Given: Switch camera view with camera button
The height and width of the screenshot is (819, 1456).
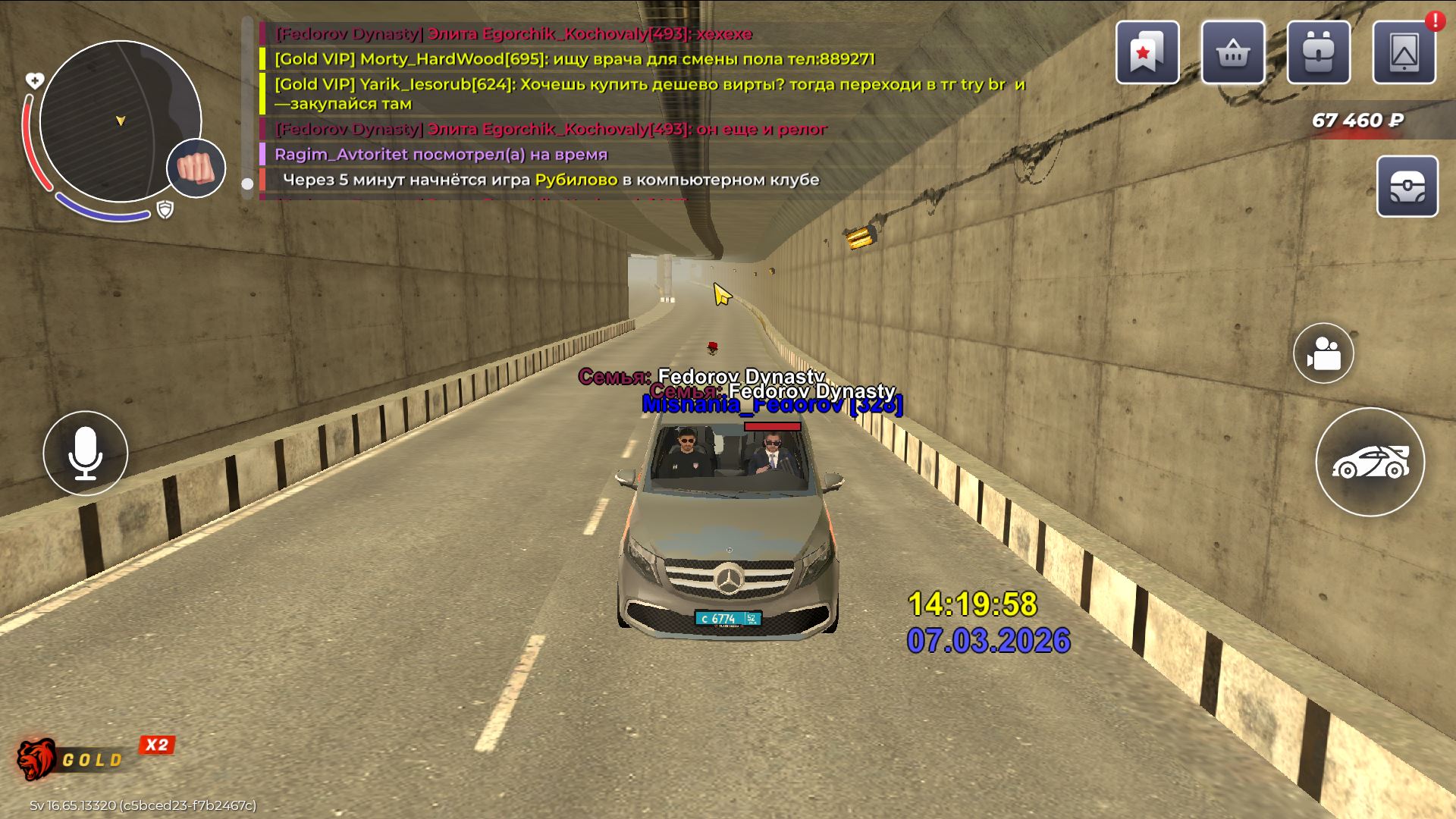Looking at the screenshot, I should tap(1323, 353).
